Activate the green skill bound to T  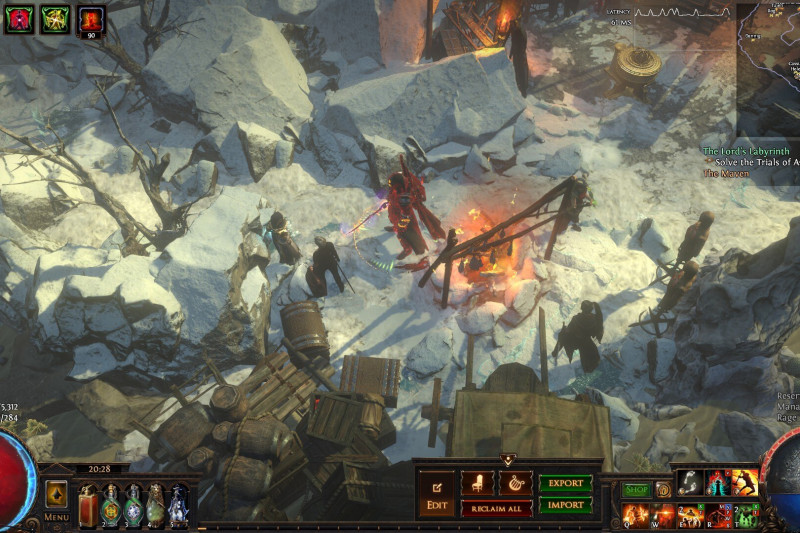pos(745,515)
